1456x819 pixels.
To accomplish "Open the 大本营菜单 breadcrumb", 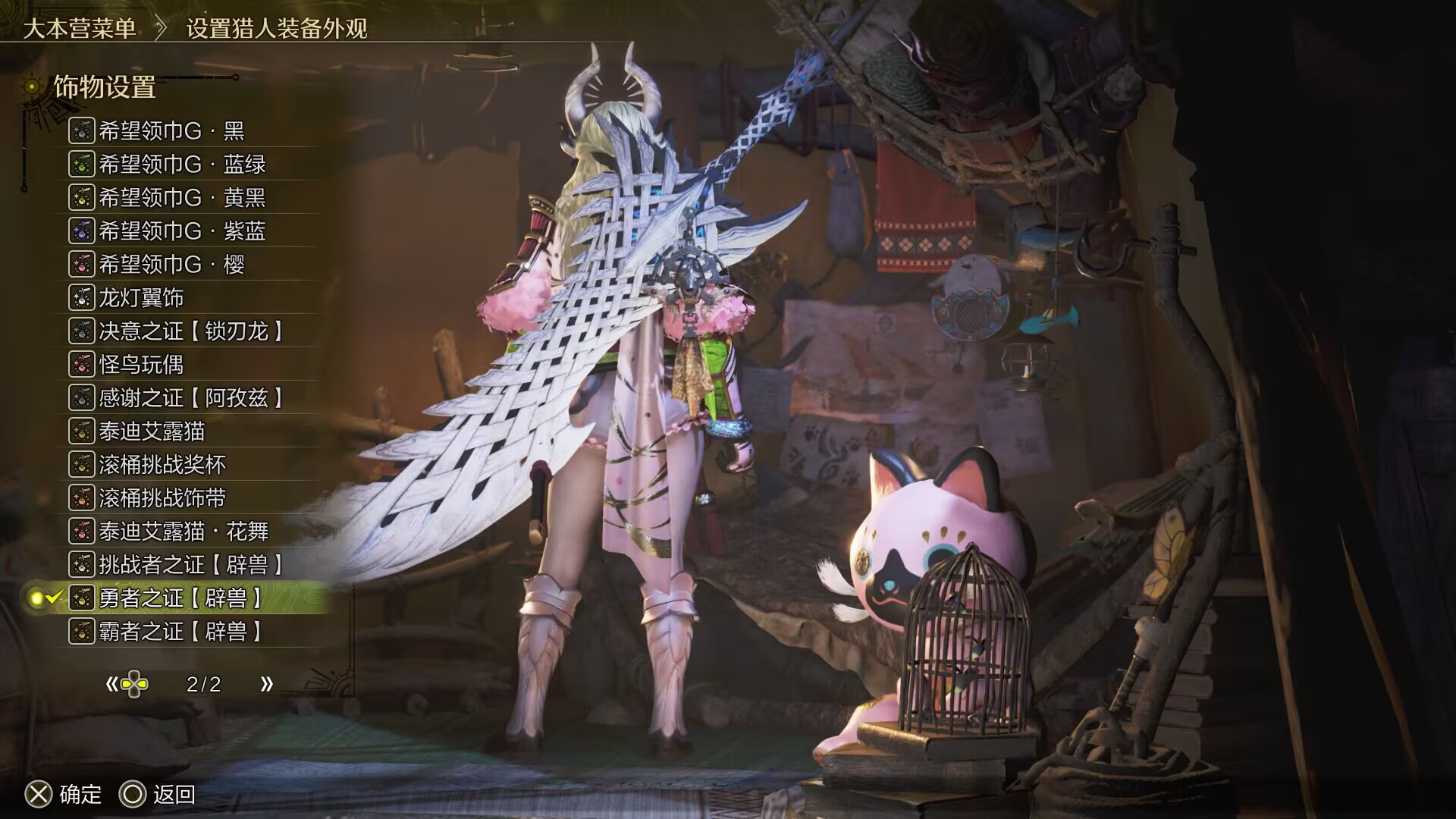I will click(x=80, y=29).
